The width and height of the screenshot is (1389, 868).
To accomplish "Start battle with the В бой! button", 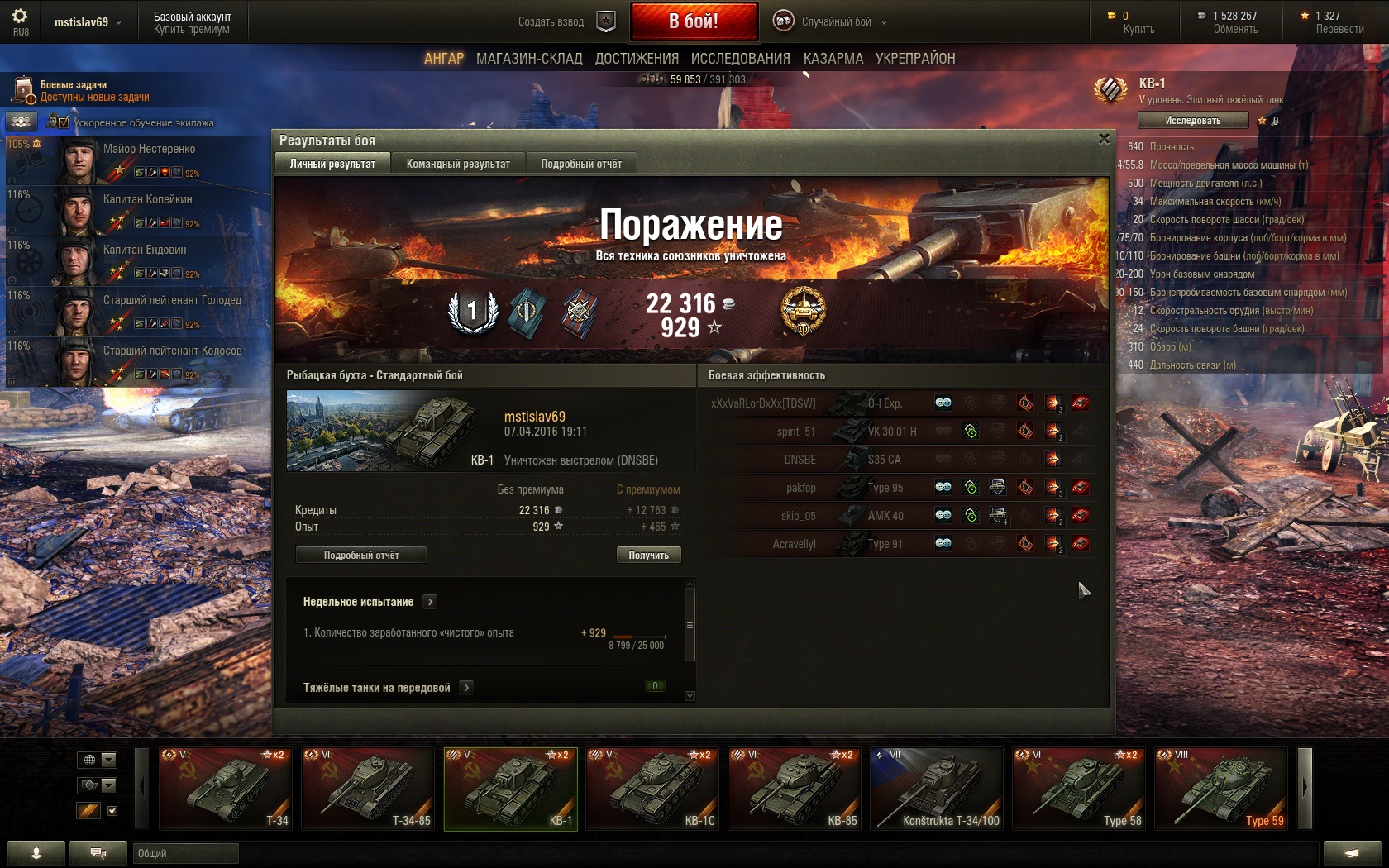I will tap(694, 21).
